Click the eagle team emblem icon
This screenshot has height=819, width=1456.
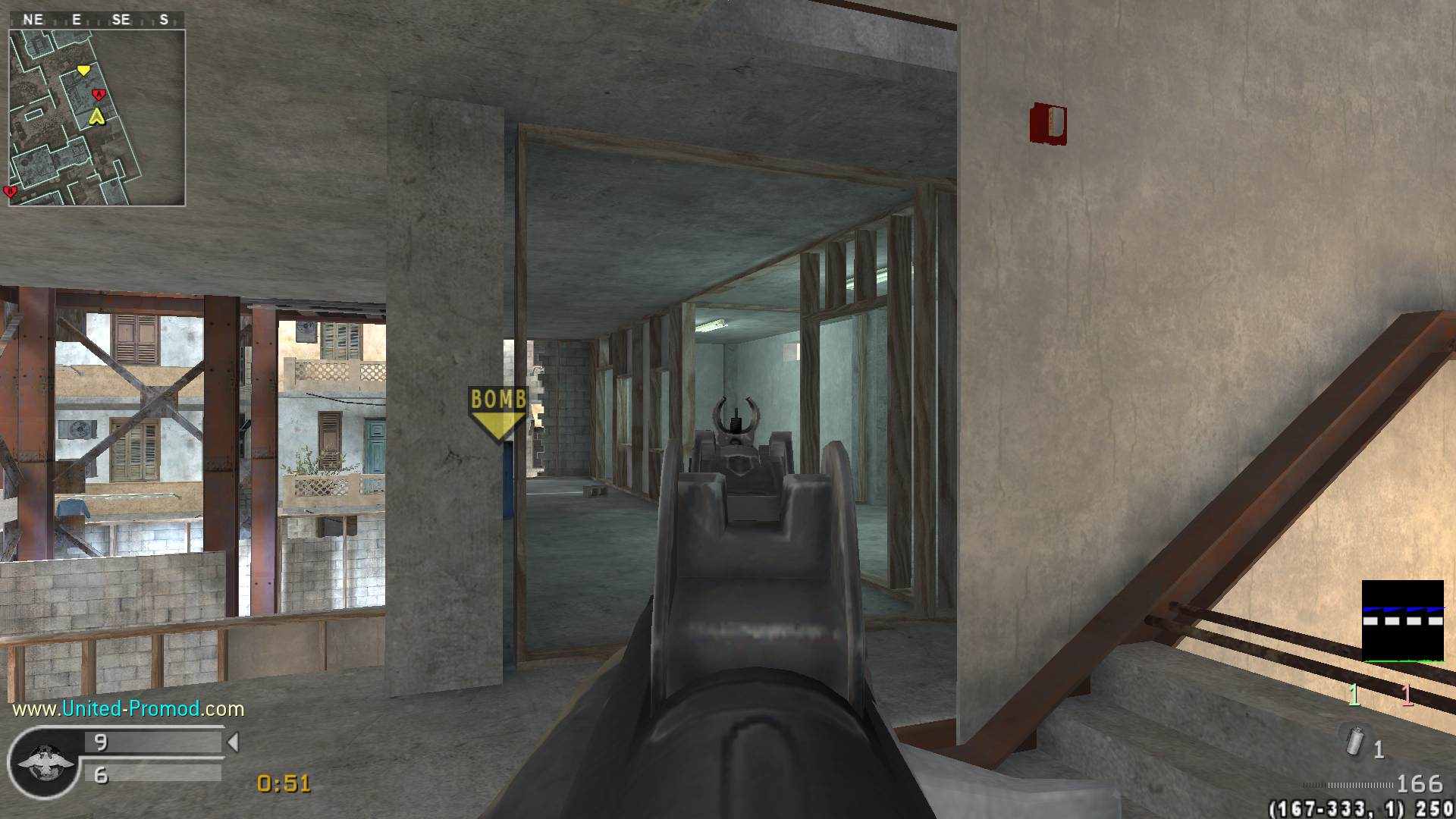45,761
